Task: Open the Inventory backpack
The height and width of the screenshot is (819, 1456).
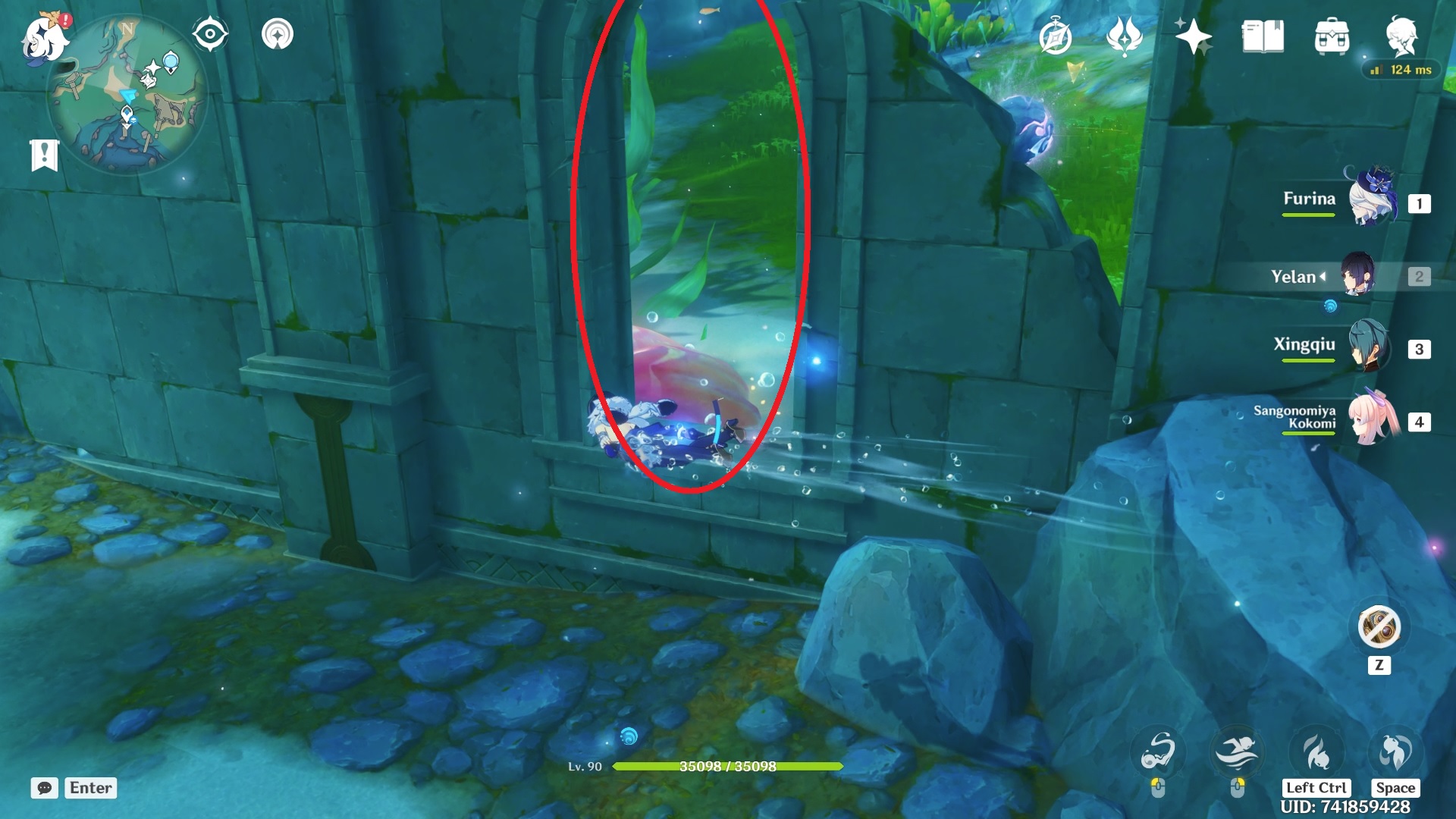Action: click(1332, 34)
